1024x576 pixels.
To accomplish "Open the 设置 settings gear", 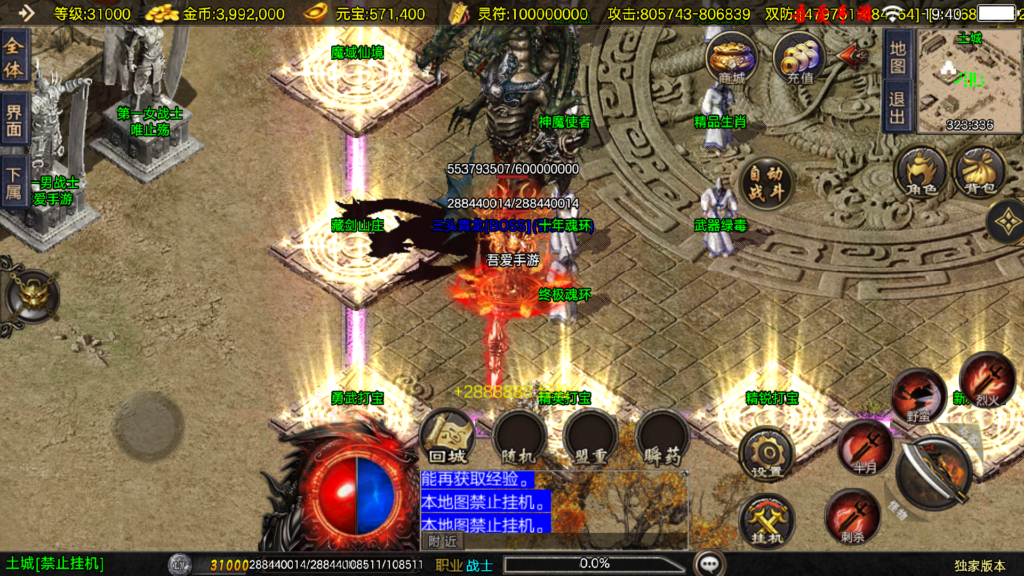I will pos(766,453).
